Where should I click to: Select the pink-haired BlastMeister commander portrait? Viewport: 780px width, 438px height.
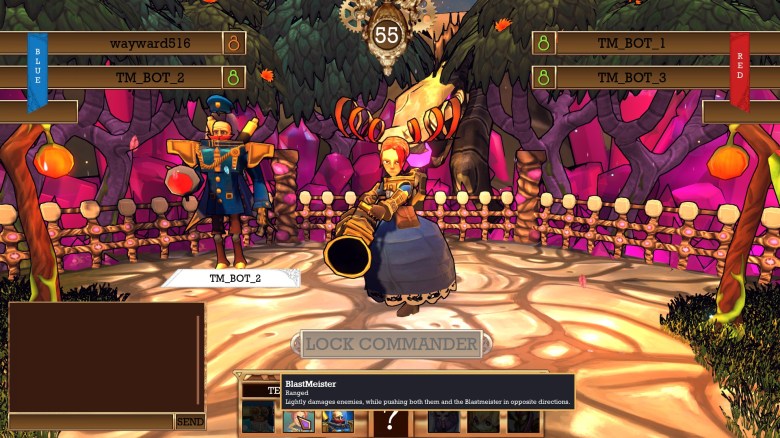[x=298, y=421]
